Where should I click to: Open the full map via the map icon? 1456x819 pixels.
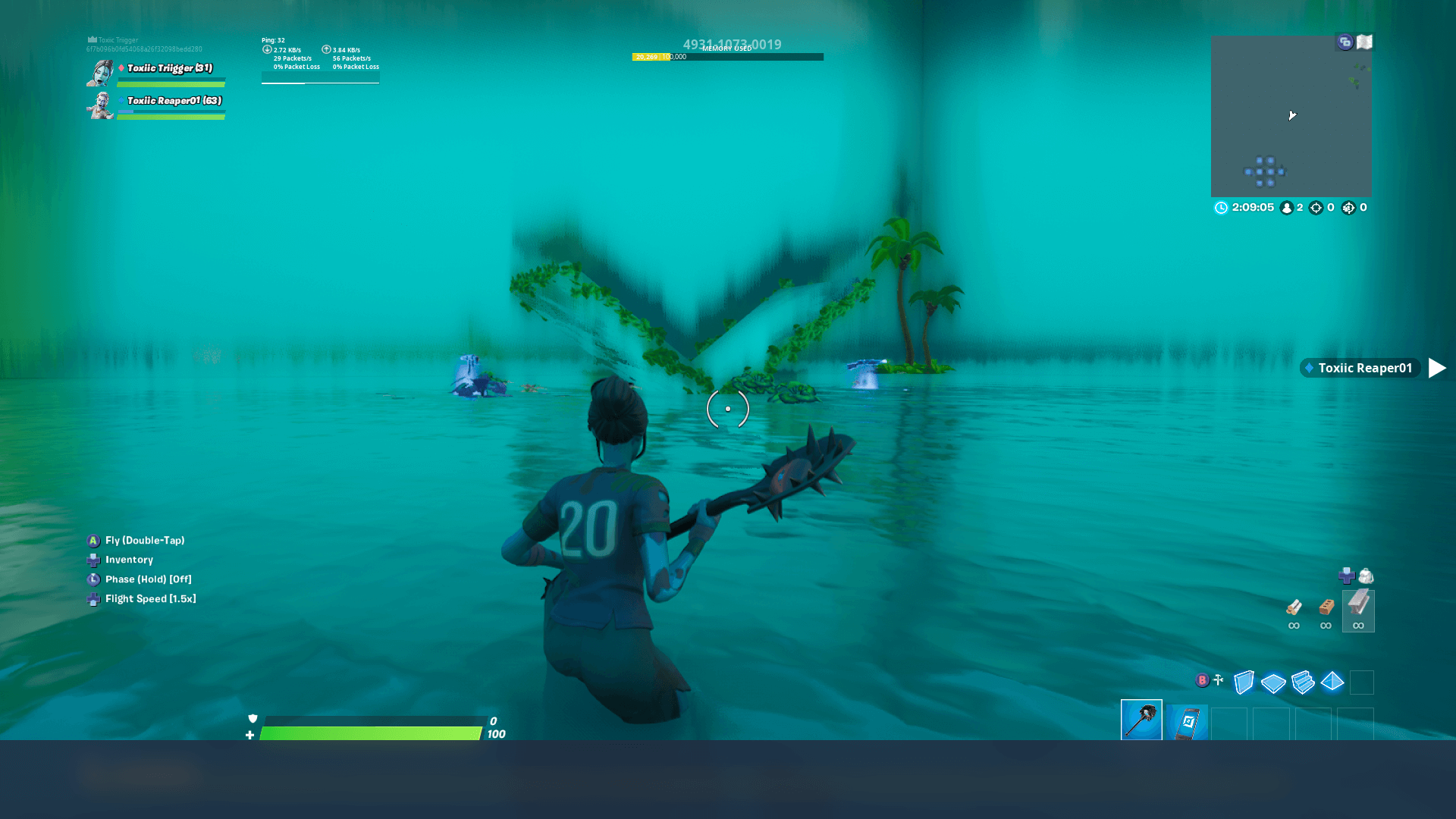coord(1363,42)
